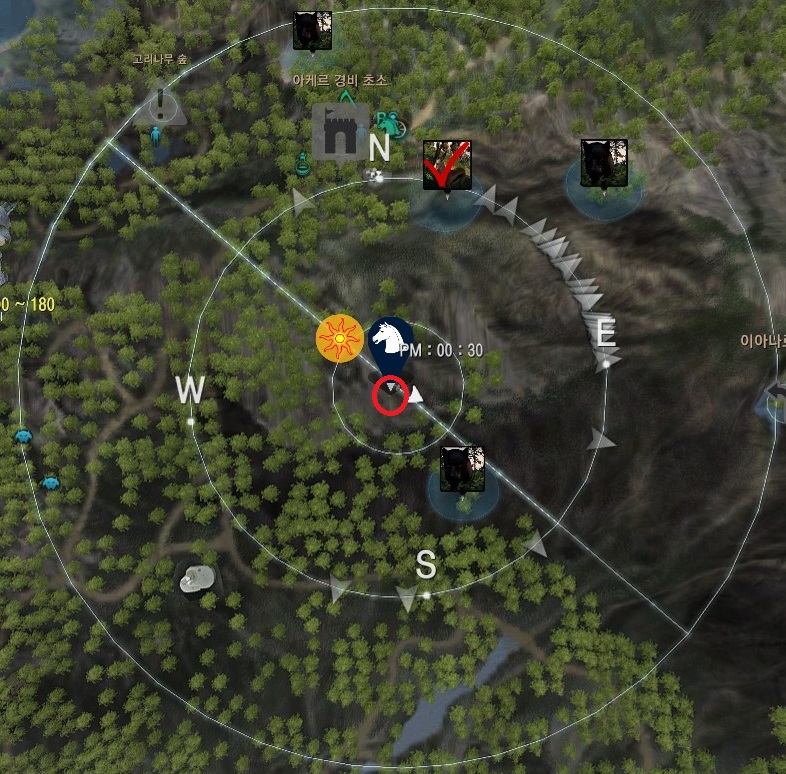The height and width of the screenshot is (774, 786).
Task: Open the exclamation mark node marker
Action: coord(160,103)
